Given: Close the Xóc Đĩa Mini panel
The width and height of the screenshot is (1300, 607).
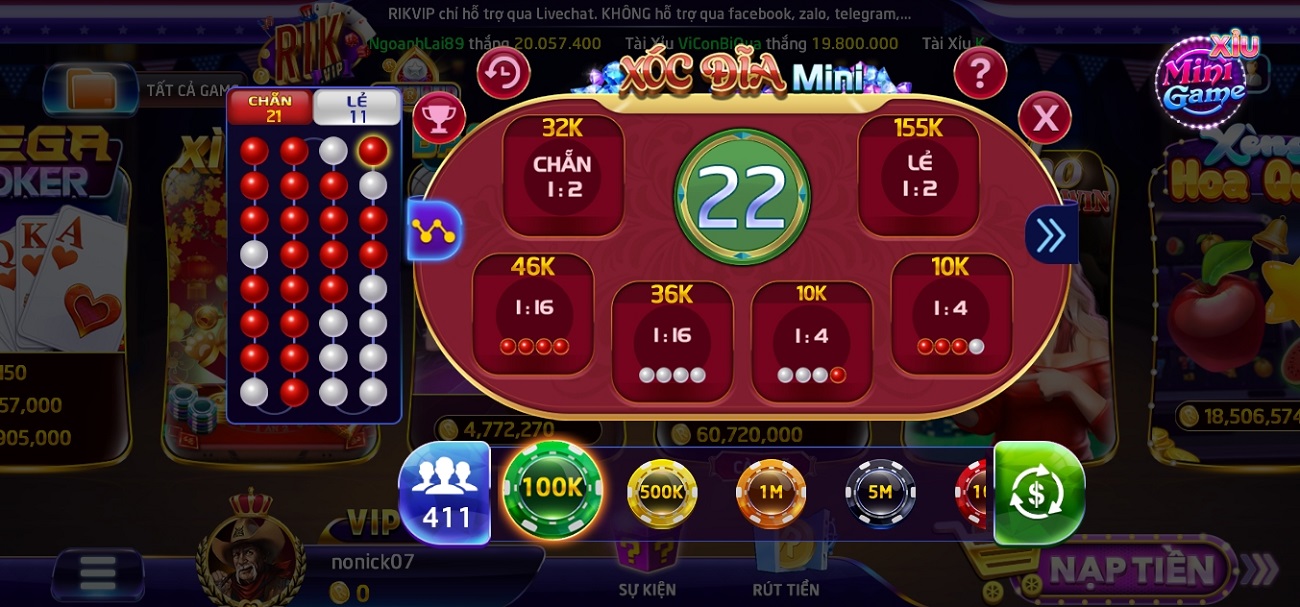Looking at the screenshot, I should (1044, 118).
